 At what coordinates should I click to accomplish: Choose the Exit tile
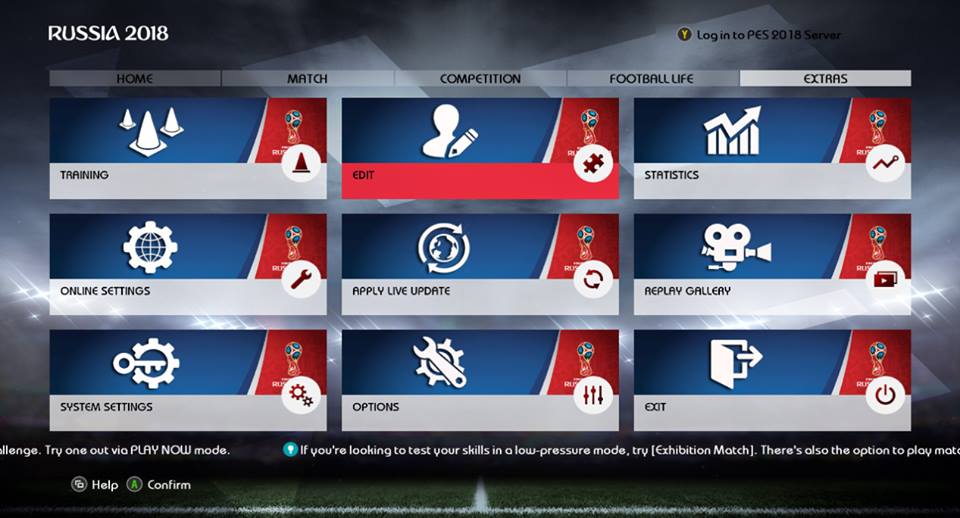[x=772, y=379]
